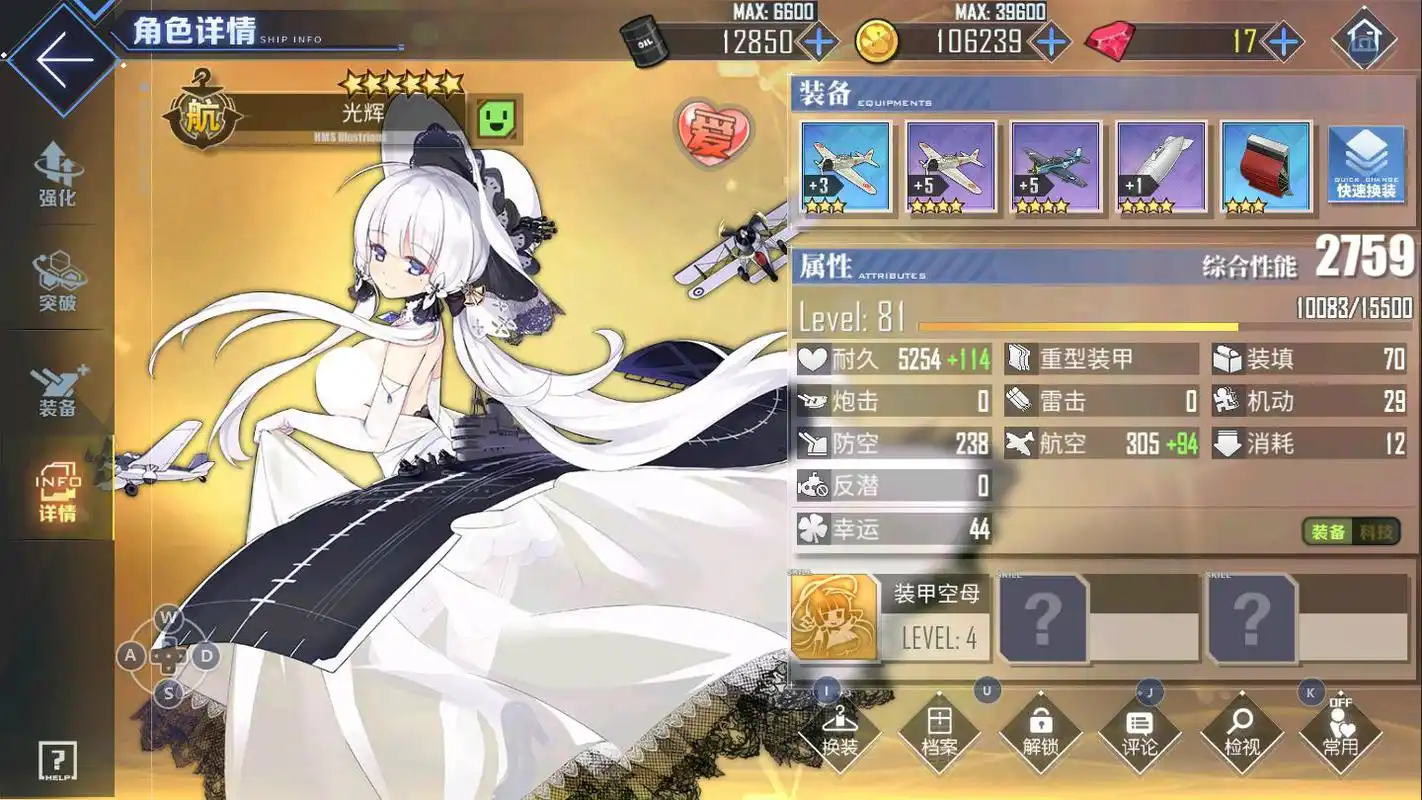The width and height of the screenshot is (1422, 800).
Task: Open the 换装 skin change menu
Action: point(839,733)
